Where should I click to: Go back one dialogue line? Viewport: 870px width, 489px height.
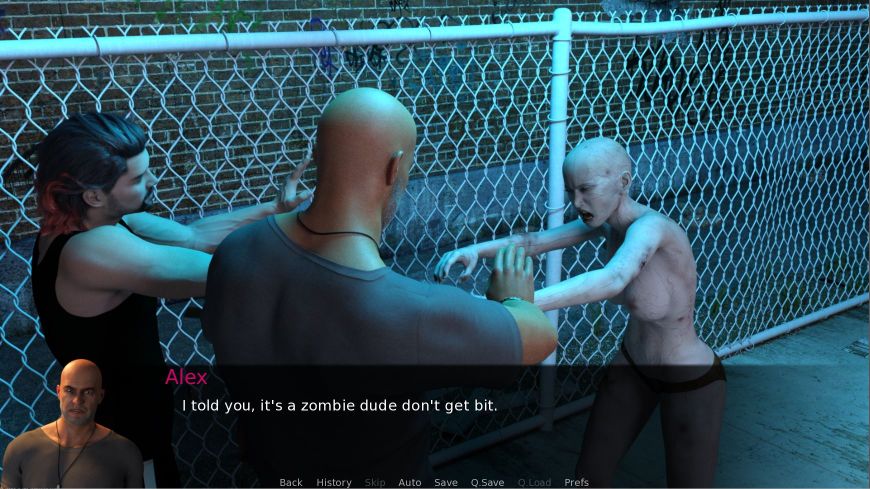click(291, 482)
